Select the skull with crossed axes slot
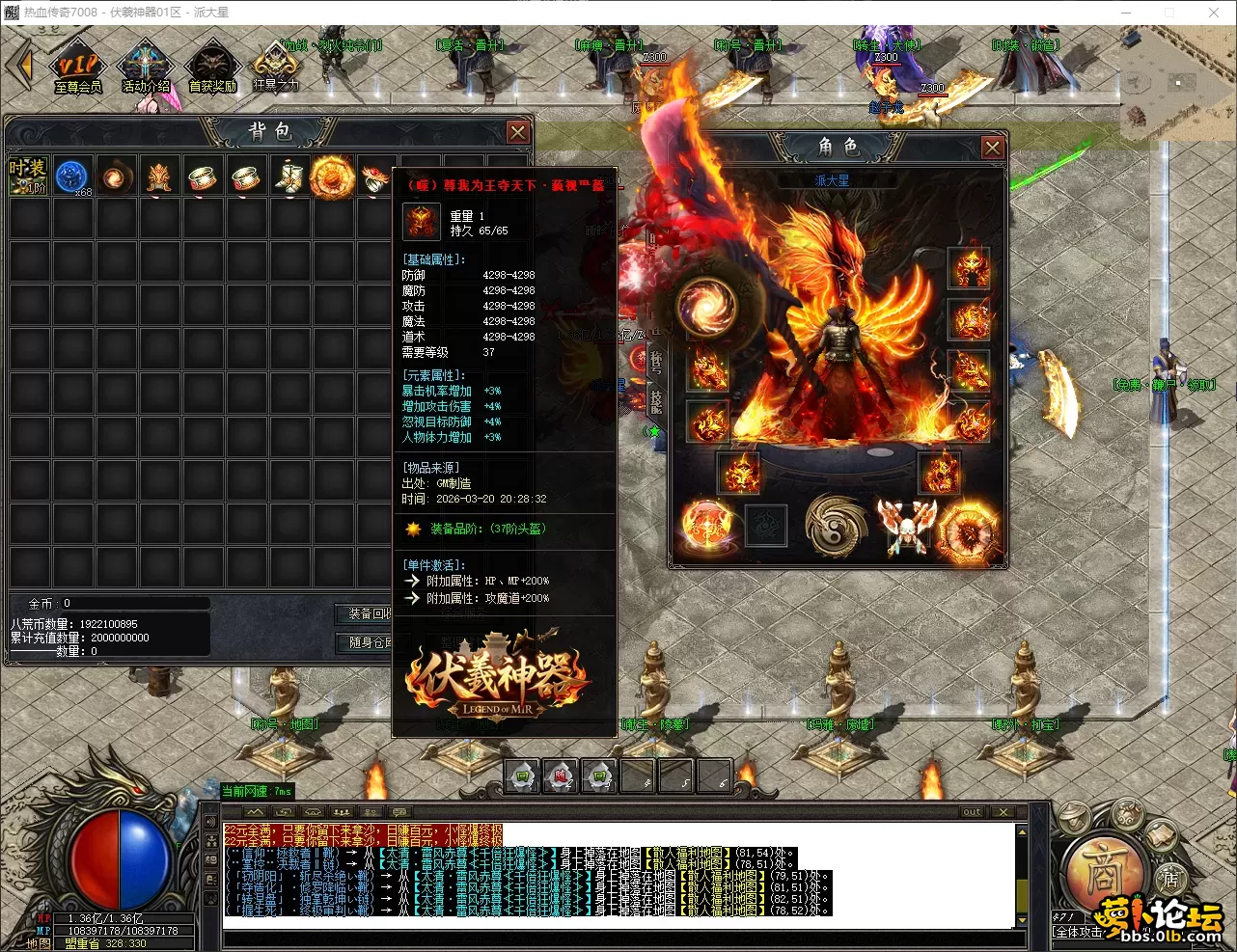Screen dimensions: 1237x952 click(906, 527)
